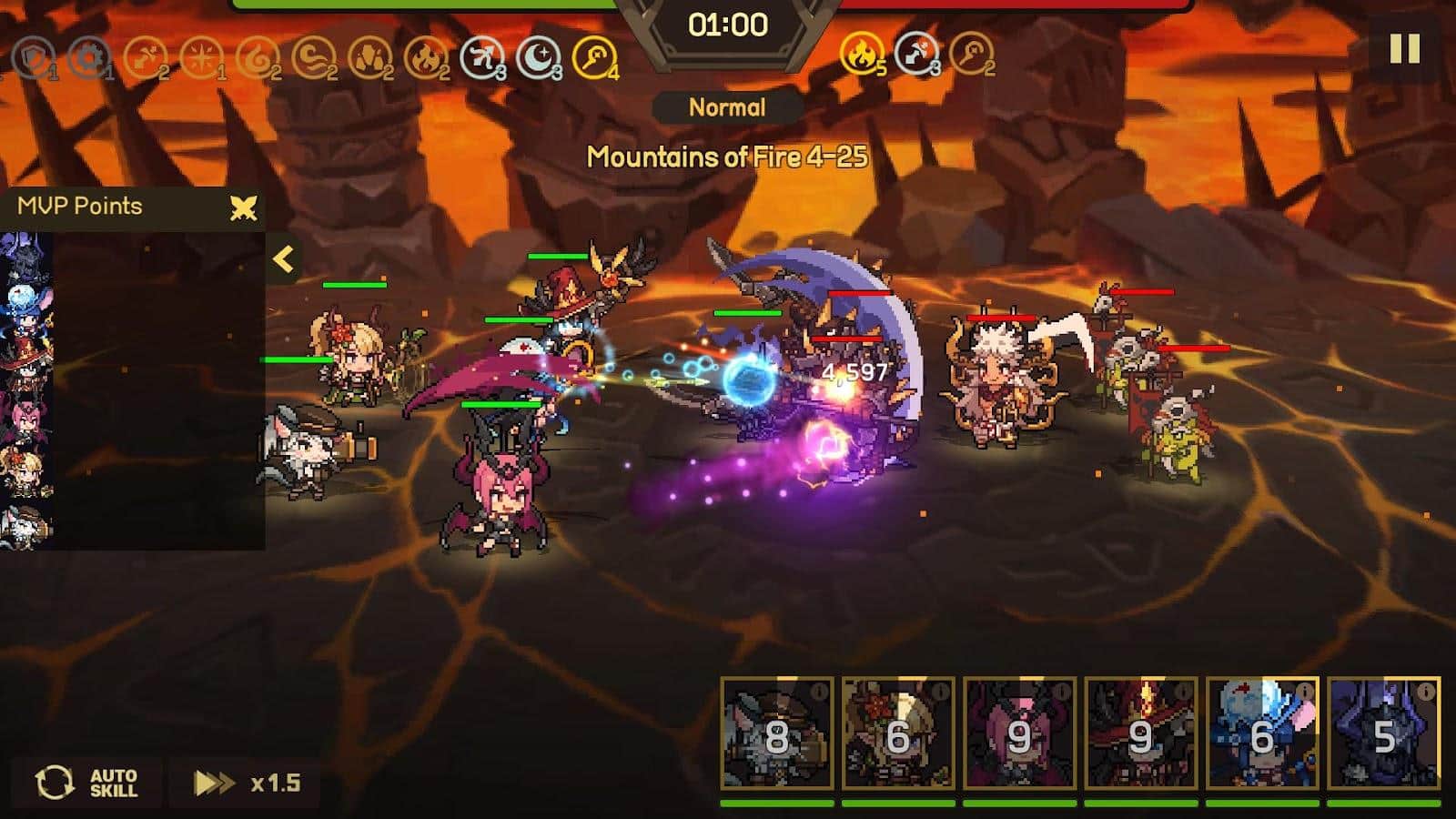Activate the blonde flower girl's skill portrait
Screen dimensions: 1456x819
[x=897, y=733]
